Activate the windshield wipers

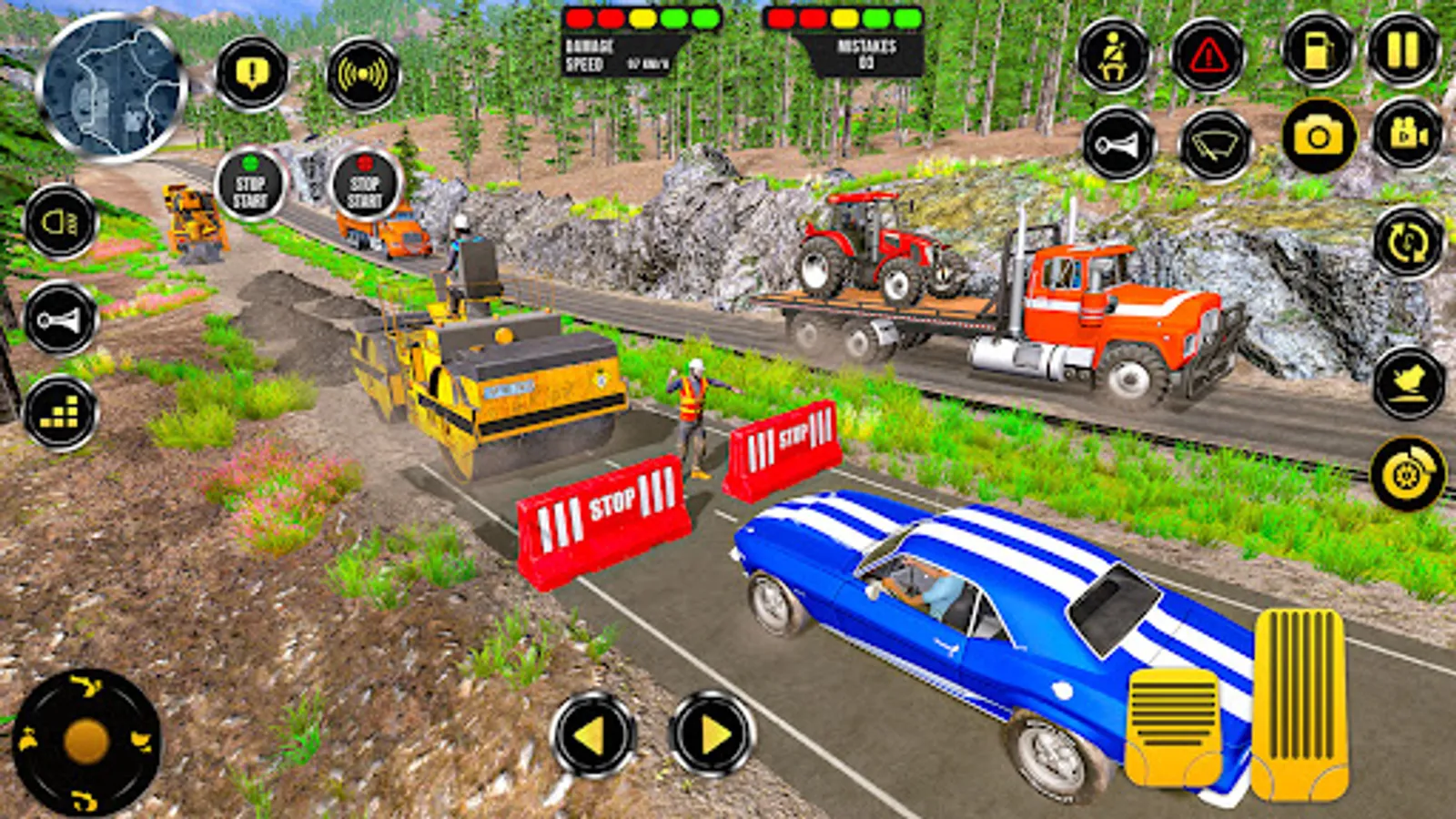point(1216,144)
